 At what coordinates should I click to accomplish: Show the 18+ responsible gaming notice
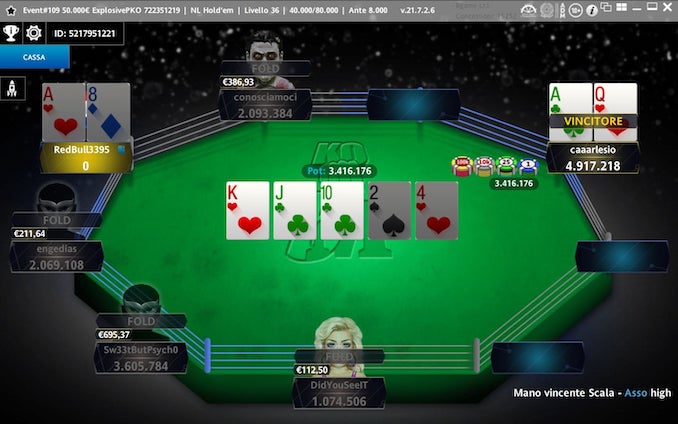coord(574,10)
